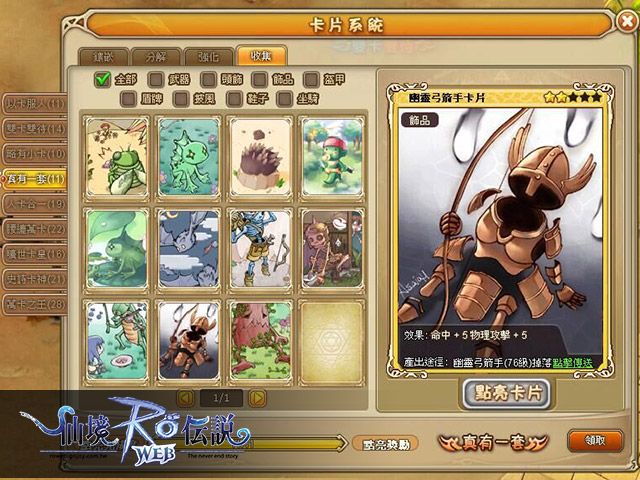Follow the 點擊傳送 teleport link
640x480 pixels.
click(574, 360)
